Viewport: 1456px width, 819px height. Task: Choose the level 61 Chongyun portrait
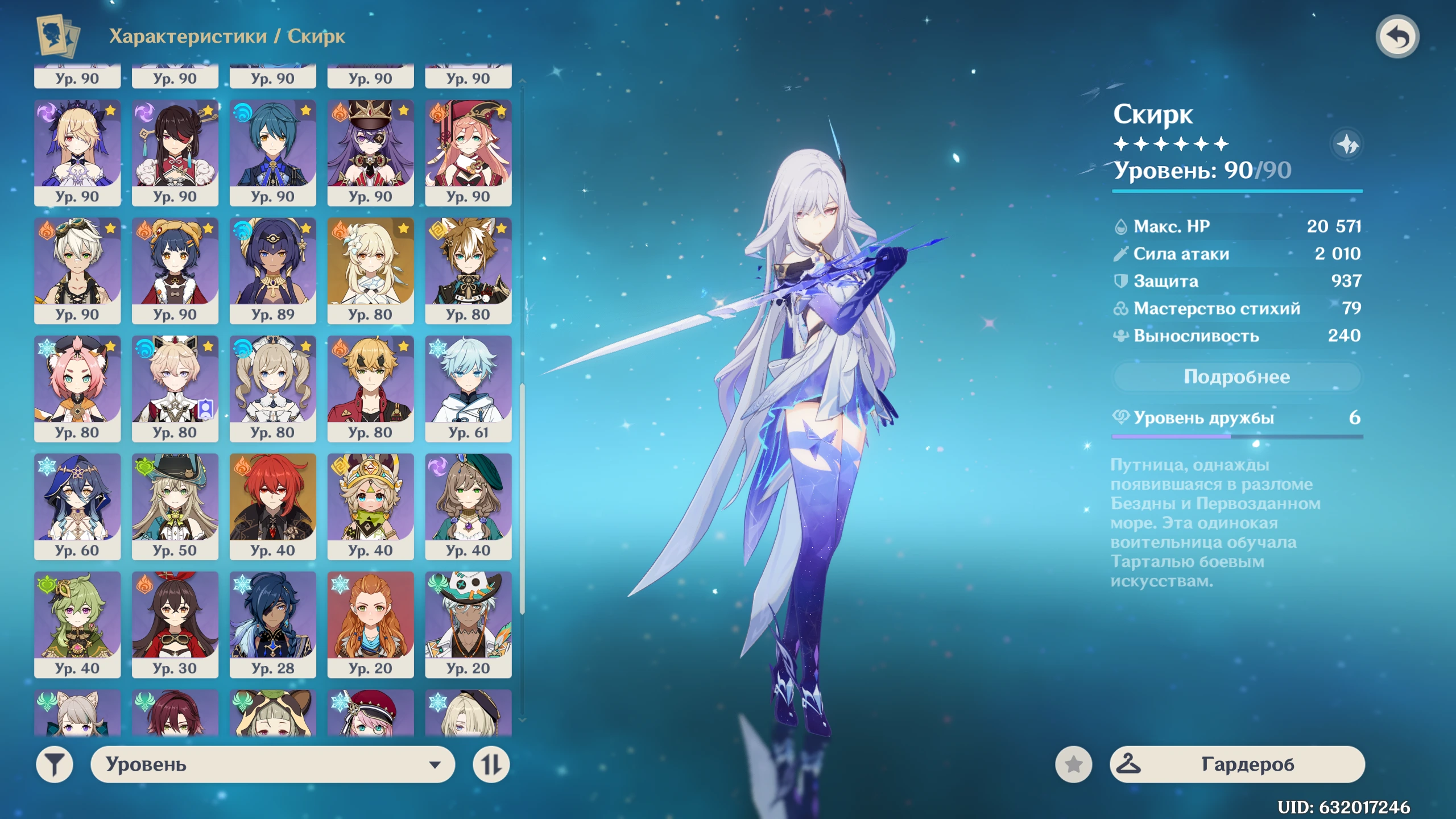click(x=468, y=387)
